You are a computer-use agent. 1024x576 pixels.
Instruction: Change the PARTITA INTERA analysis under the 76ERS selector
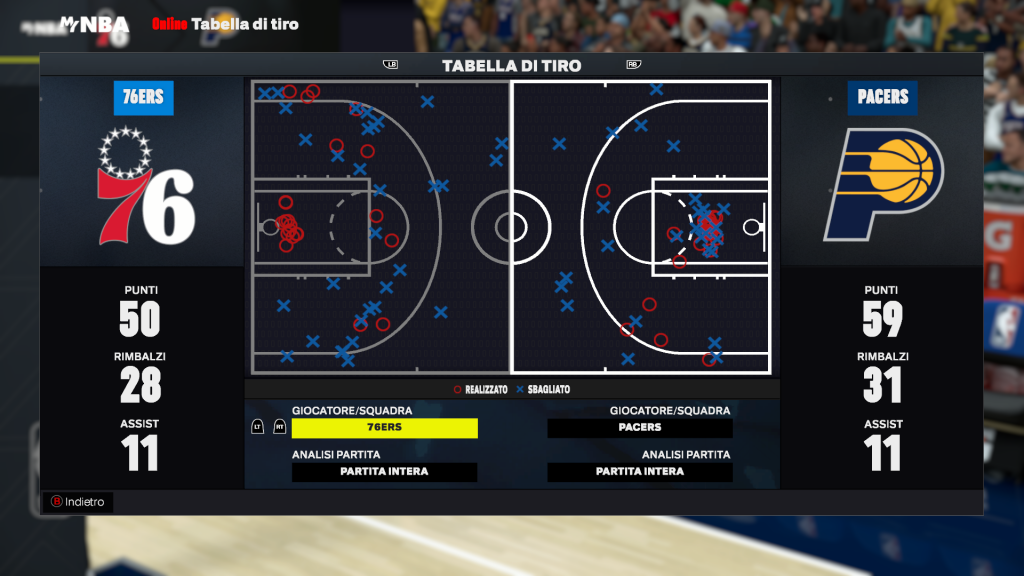(x=384, y=472)
